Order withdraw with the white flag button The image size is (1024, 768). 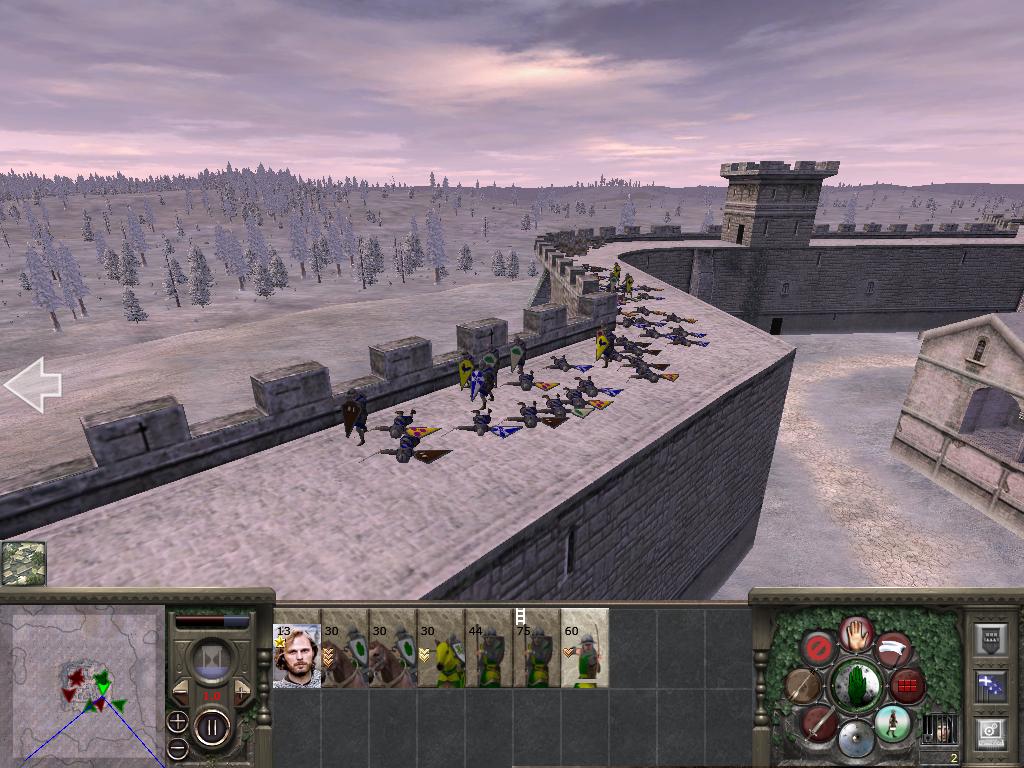tap(893, 648)
